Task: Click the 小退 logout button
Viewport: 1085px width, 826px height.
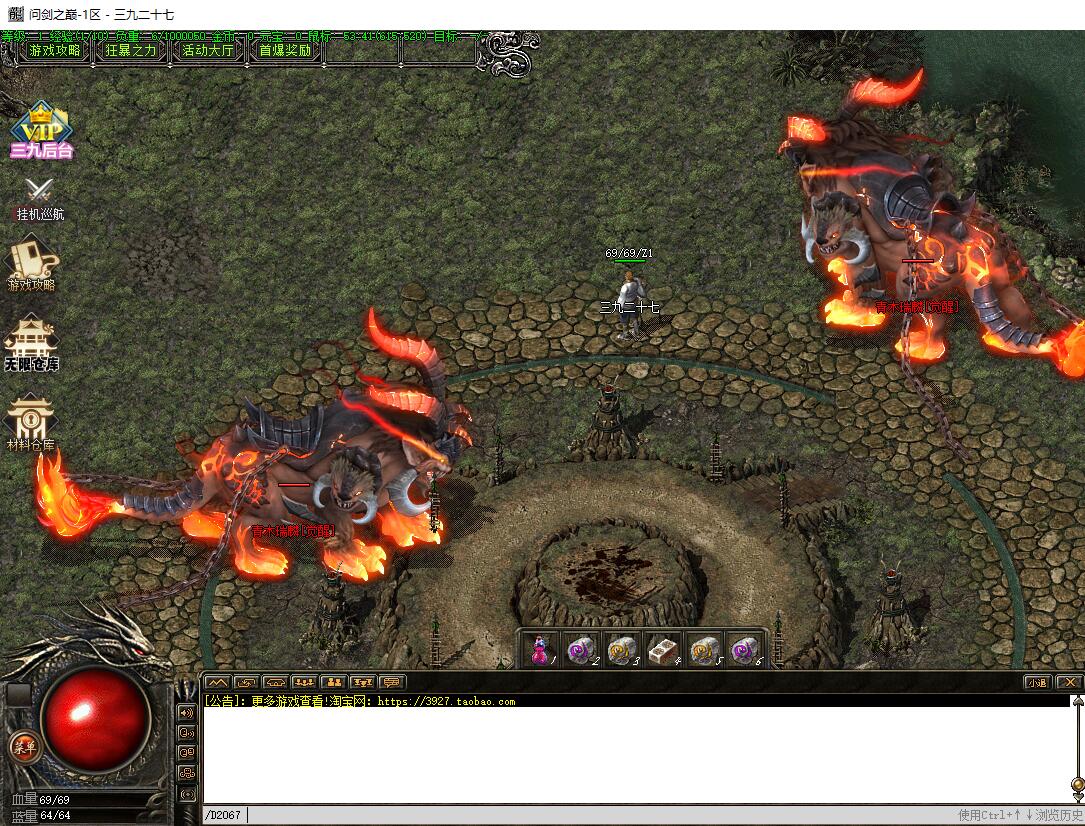Action: coord(1037,682)
